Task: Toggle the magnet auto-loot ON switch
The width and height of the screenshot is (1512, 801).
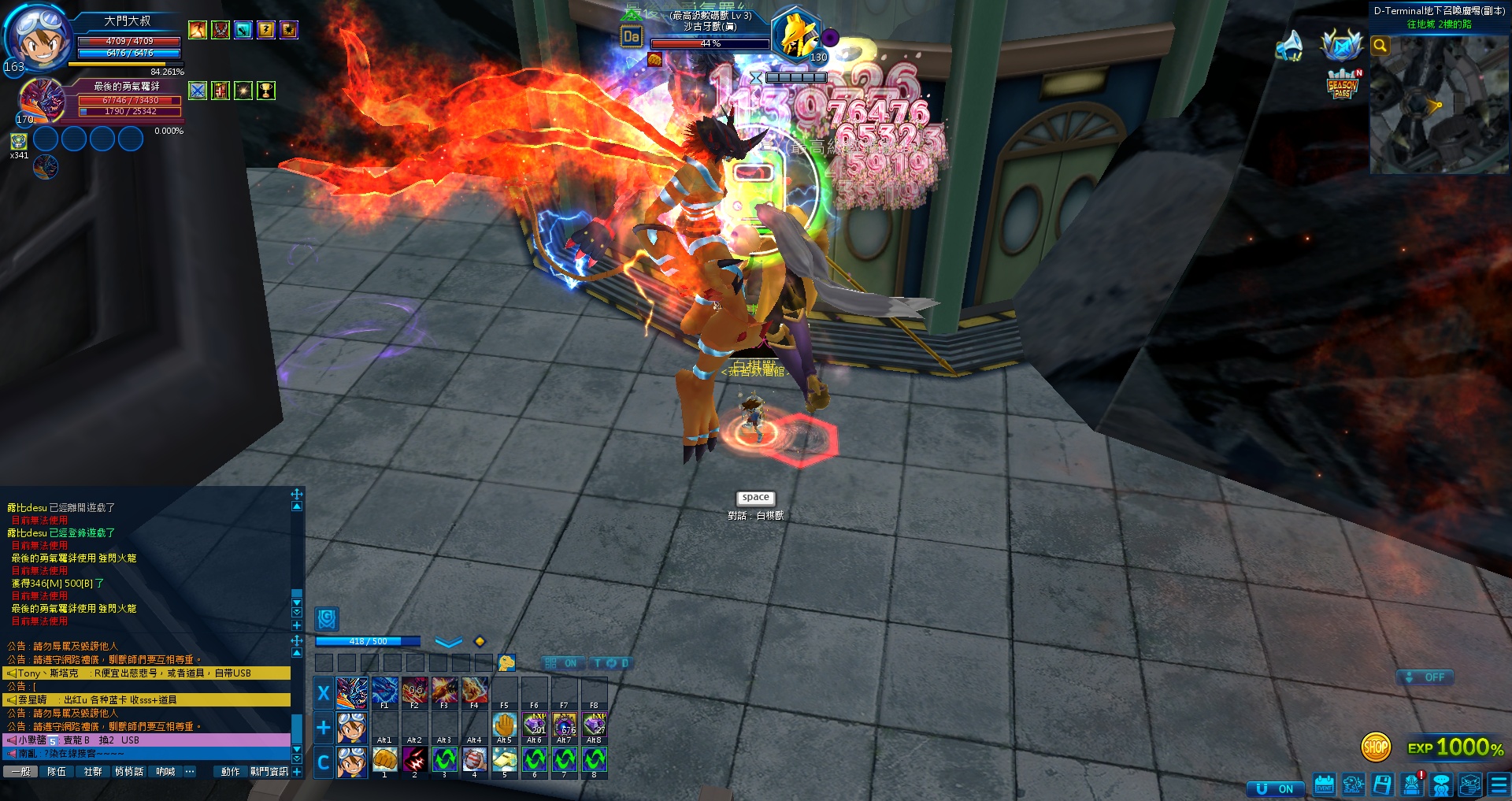Action: point(1276,788)
